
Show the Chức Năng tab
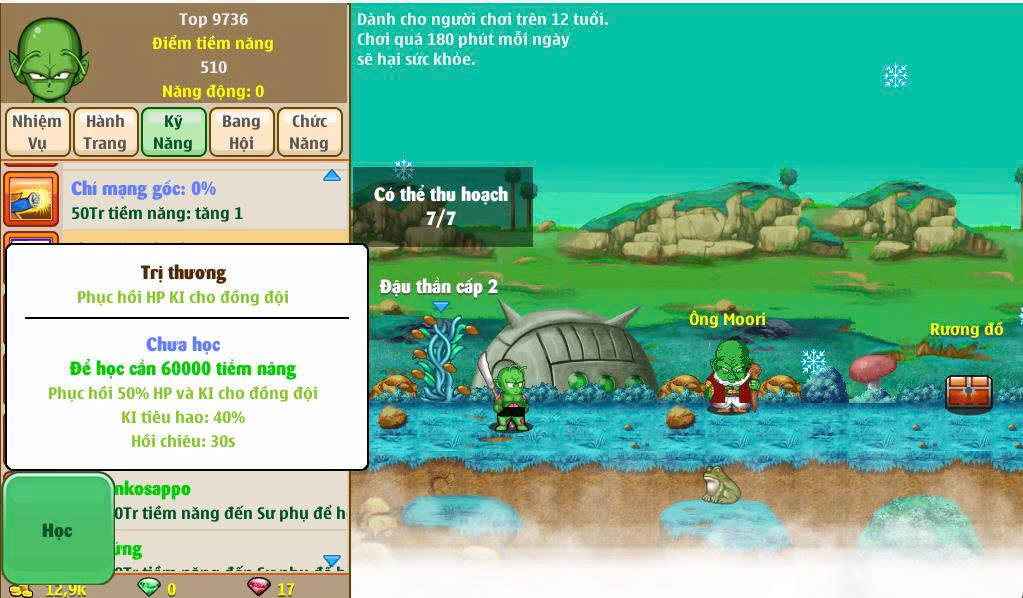tap(309, 132)
